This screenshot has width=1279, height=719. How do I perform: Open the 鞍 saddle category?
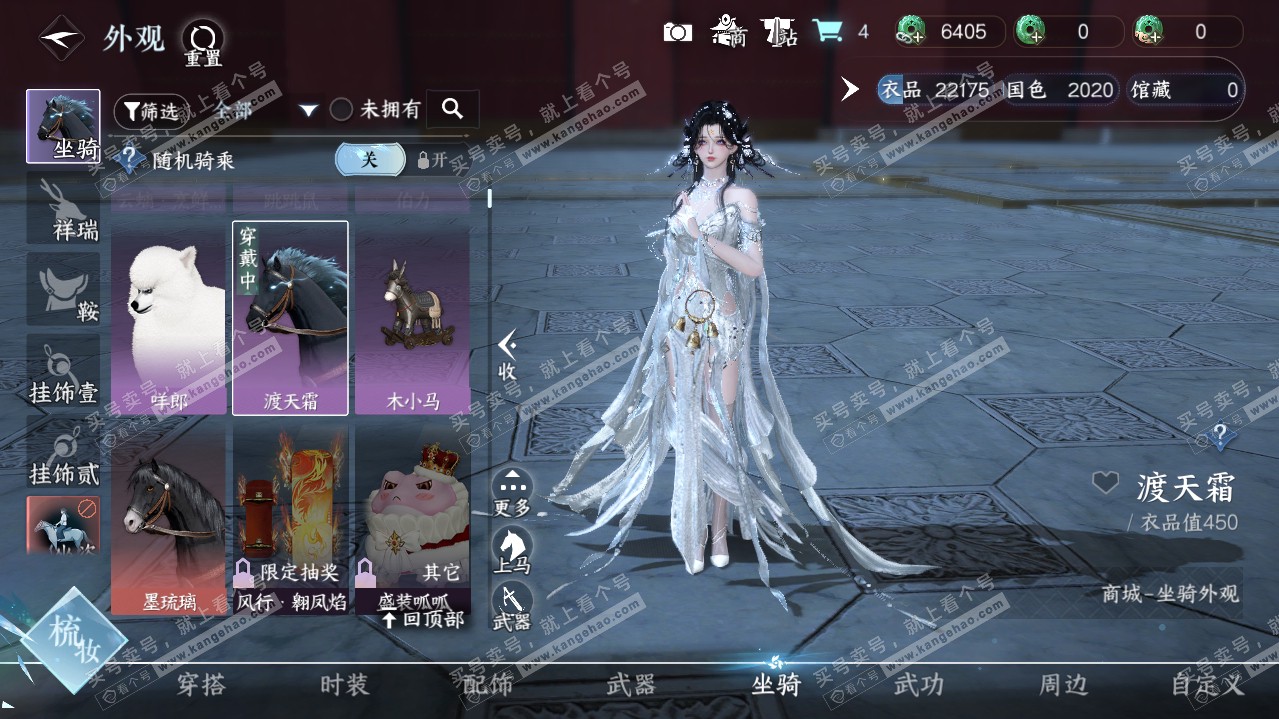click(x=63, y=290)
